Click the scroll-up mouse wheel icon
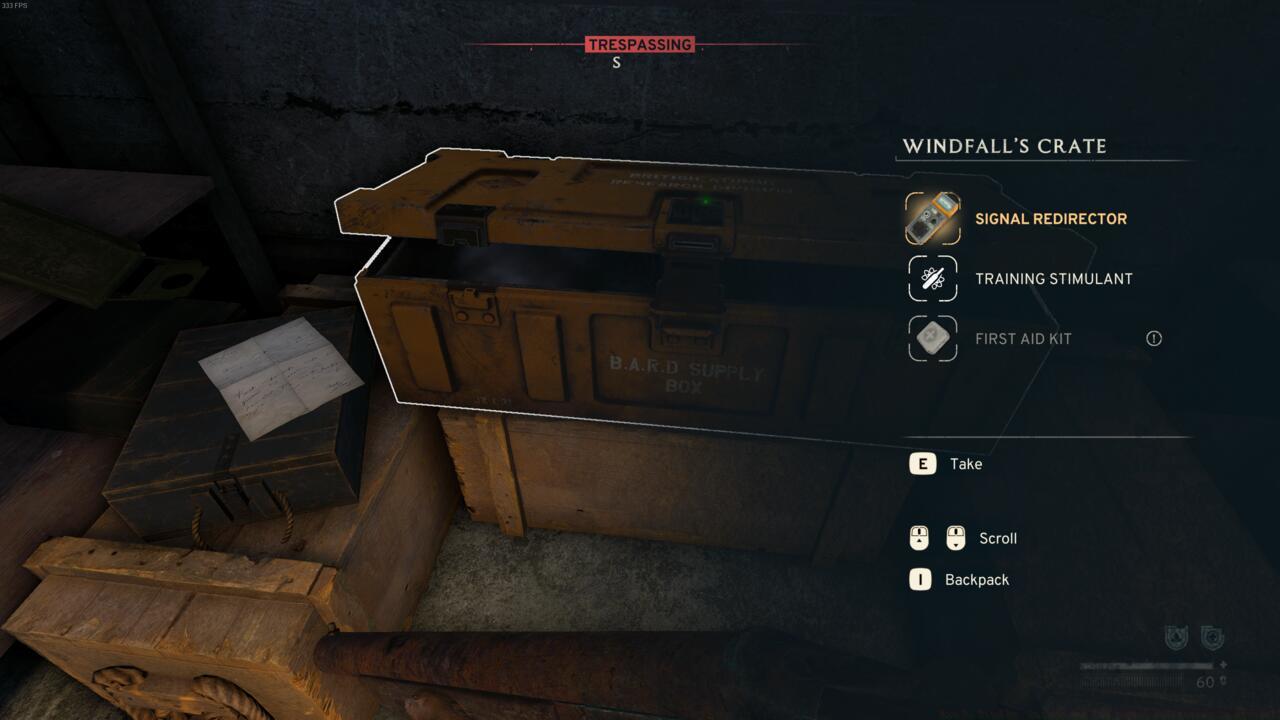The width and height of the screenshot is (1280, 720). [921, 538]
